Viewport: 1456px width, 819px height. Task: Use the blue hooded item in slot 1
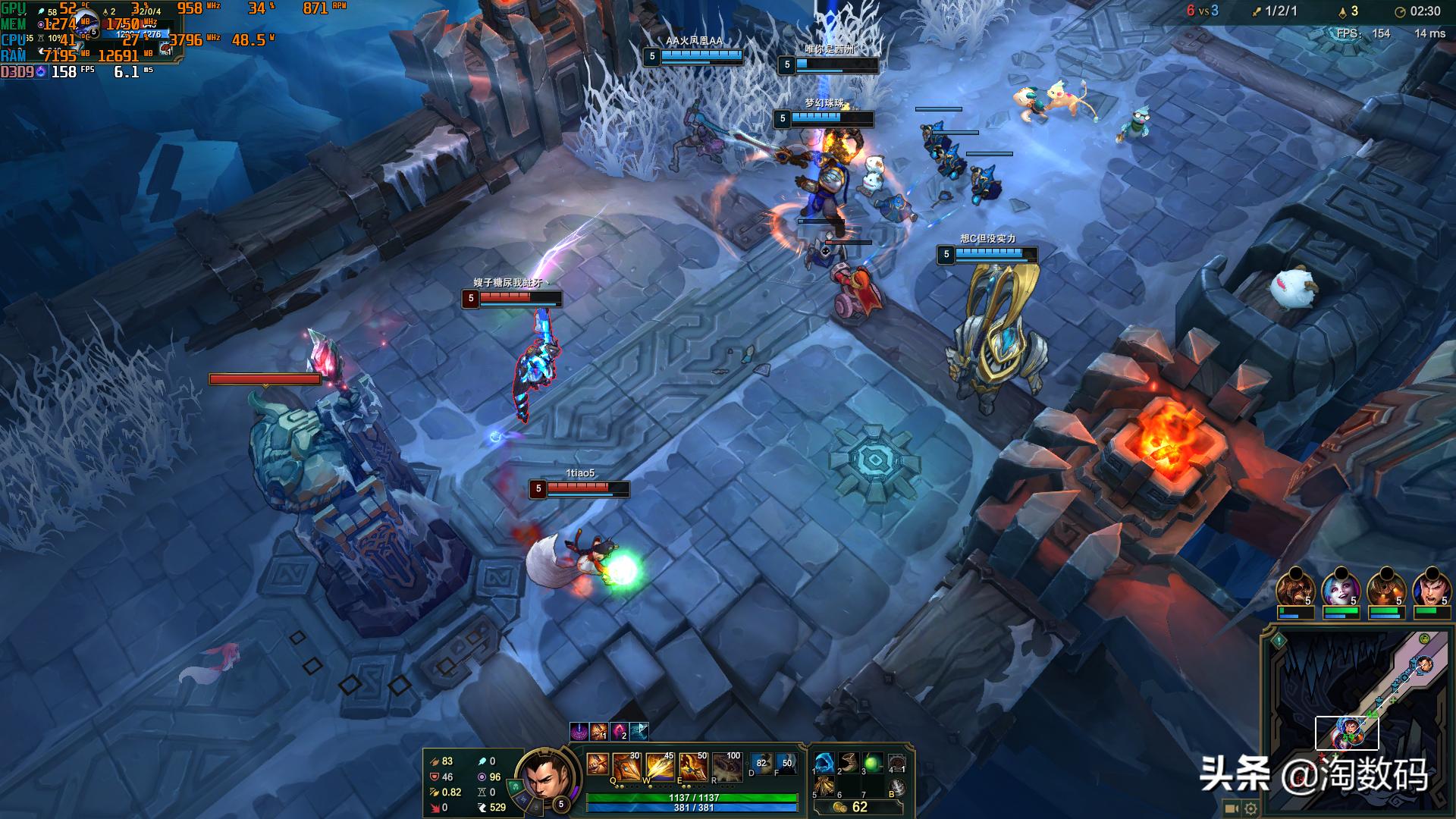click(x=824, y=763)
